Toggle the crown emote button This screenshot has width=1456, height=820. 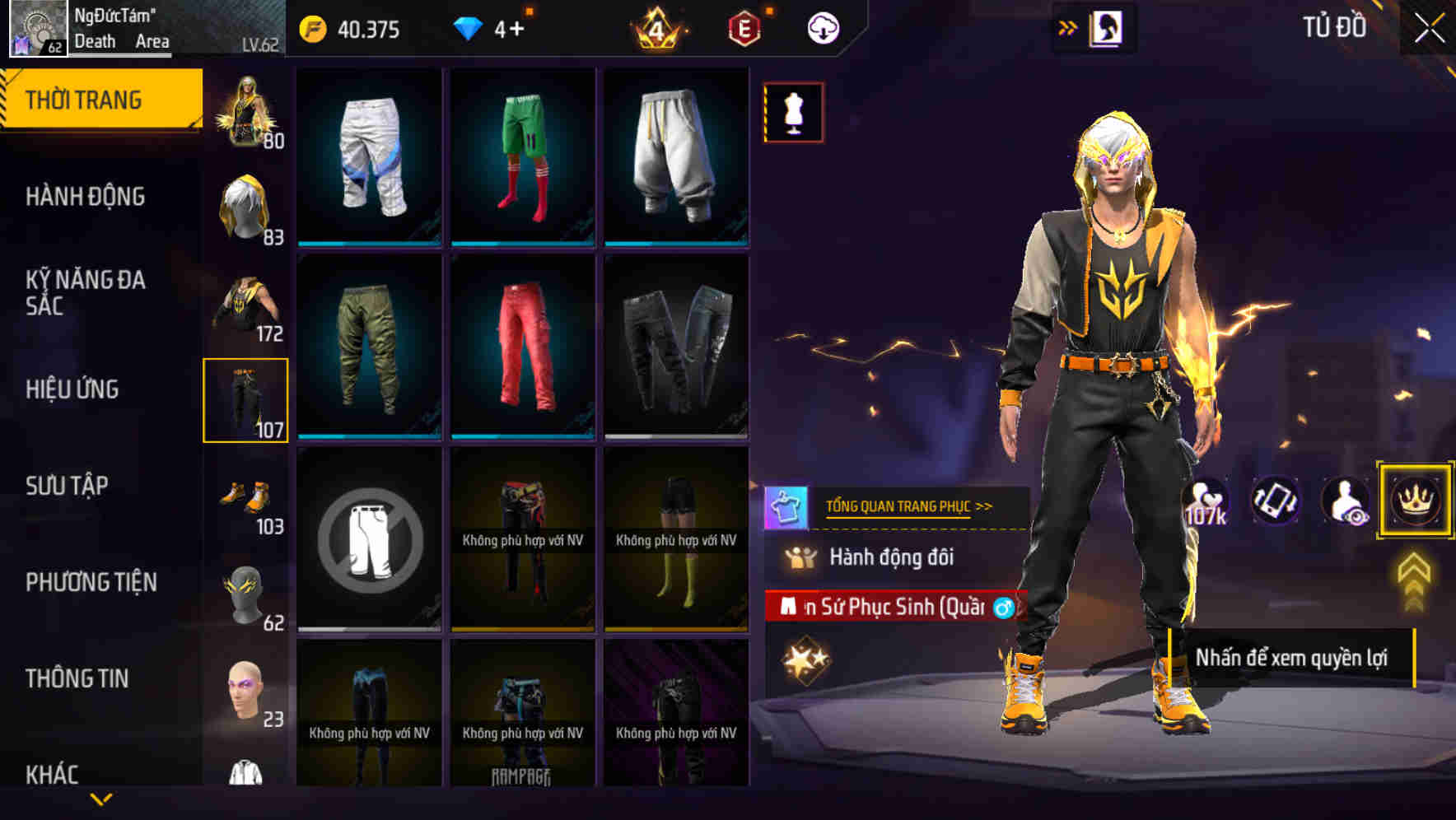click(x=1413, y=500)
